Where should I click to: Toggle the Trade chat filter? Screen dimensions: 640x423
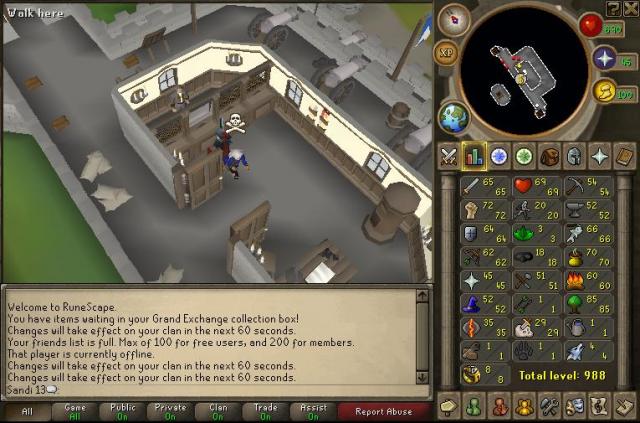(x=265, y=411)
